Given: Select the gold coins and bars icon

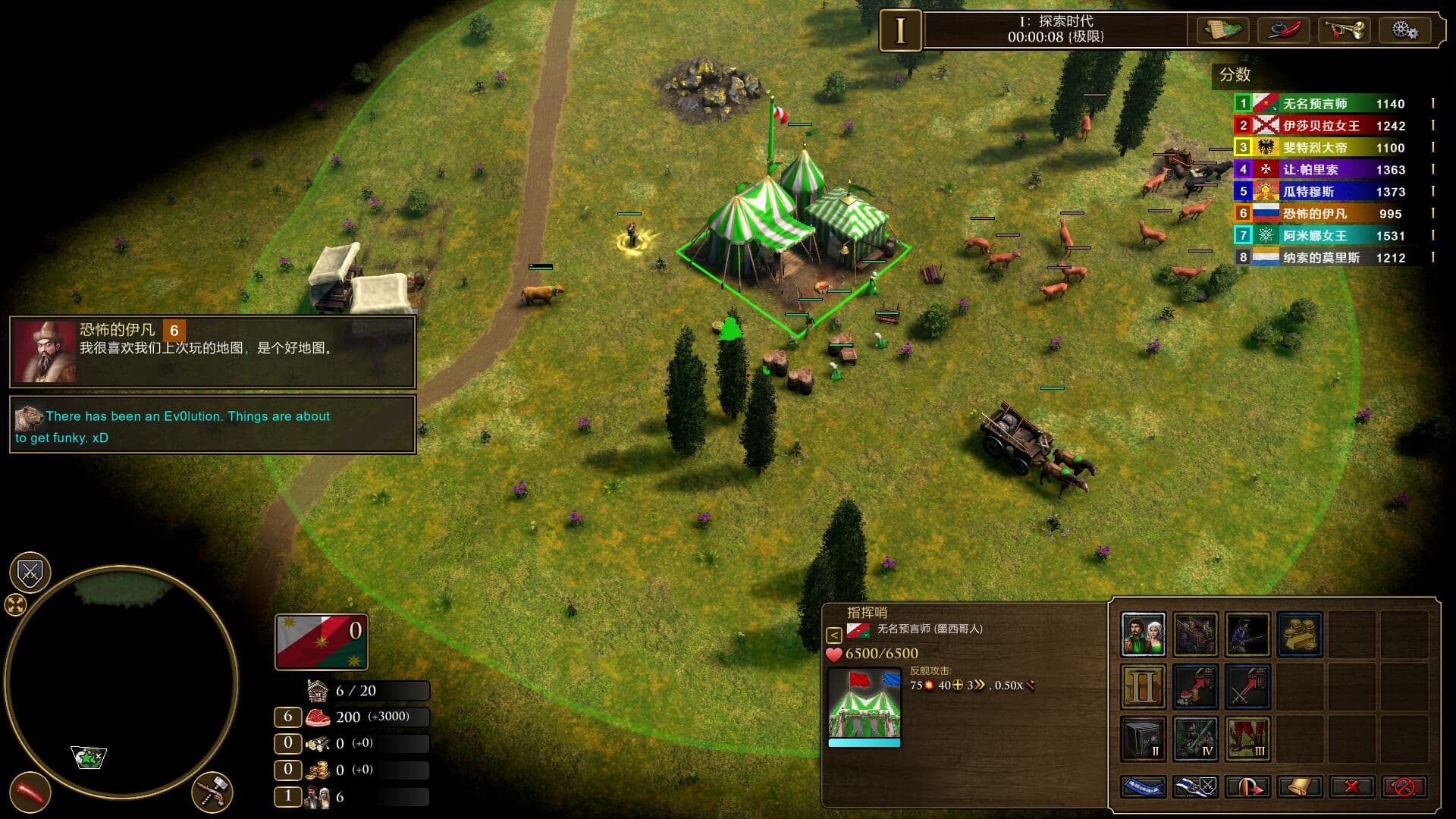Looking at the screenshot, I should (1300, 634).
